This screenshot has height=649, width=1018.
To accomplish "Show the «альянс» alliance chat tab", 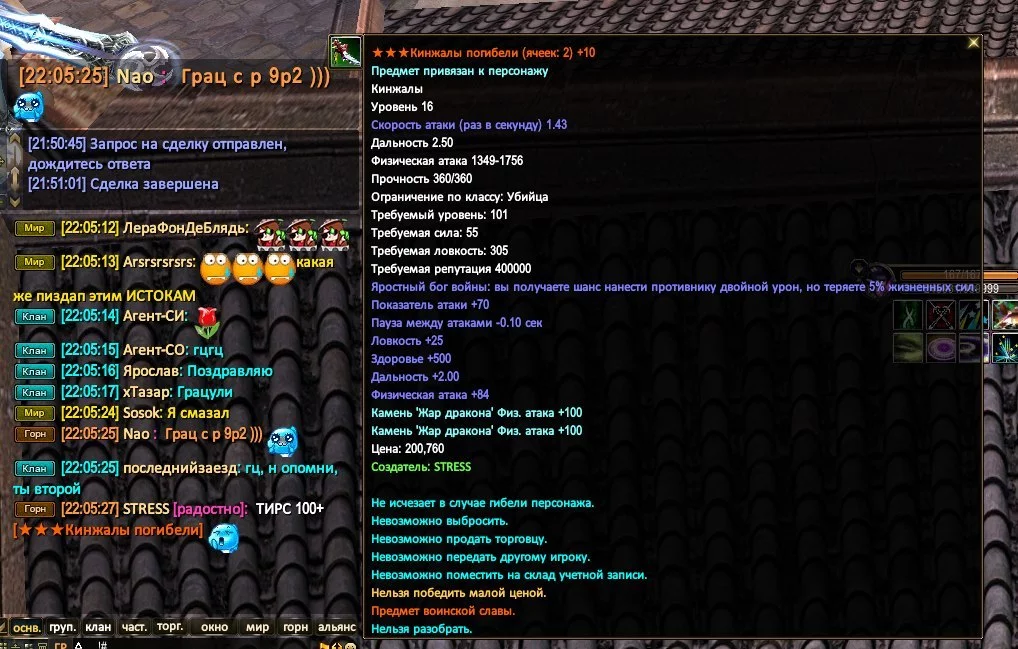I will point(337,628).
